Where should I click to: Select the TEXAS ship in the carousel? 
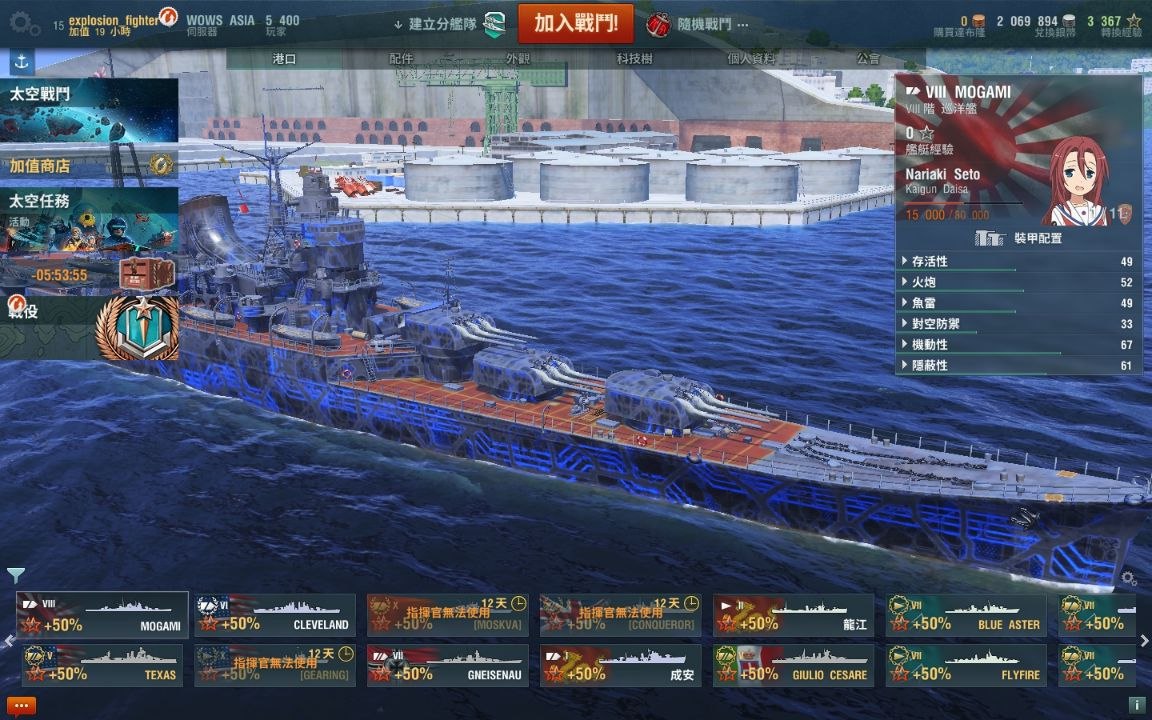pos(102,665)
